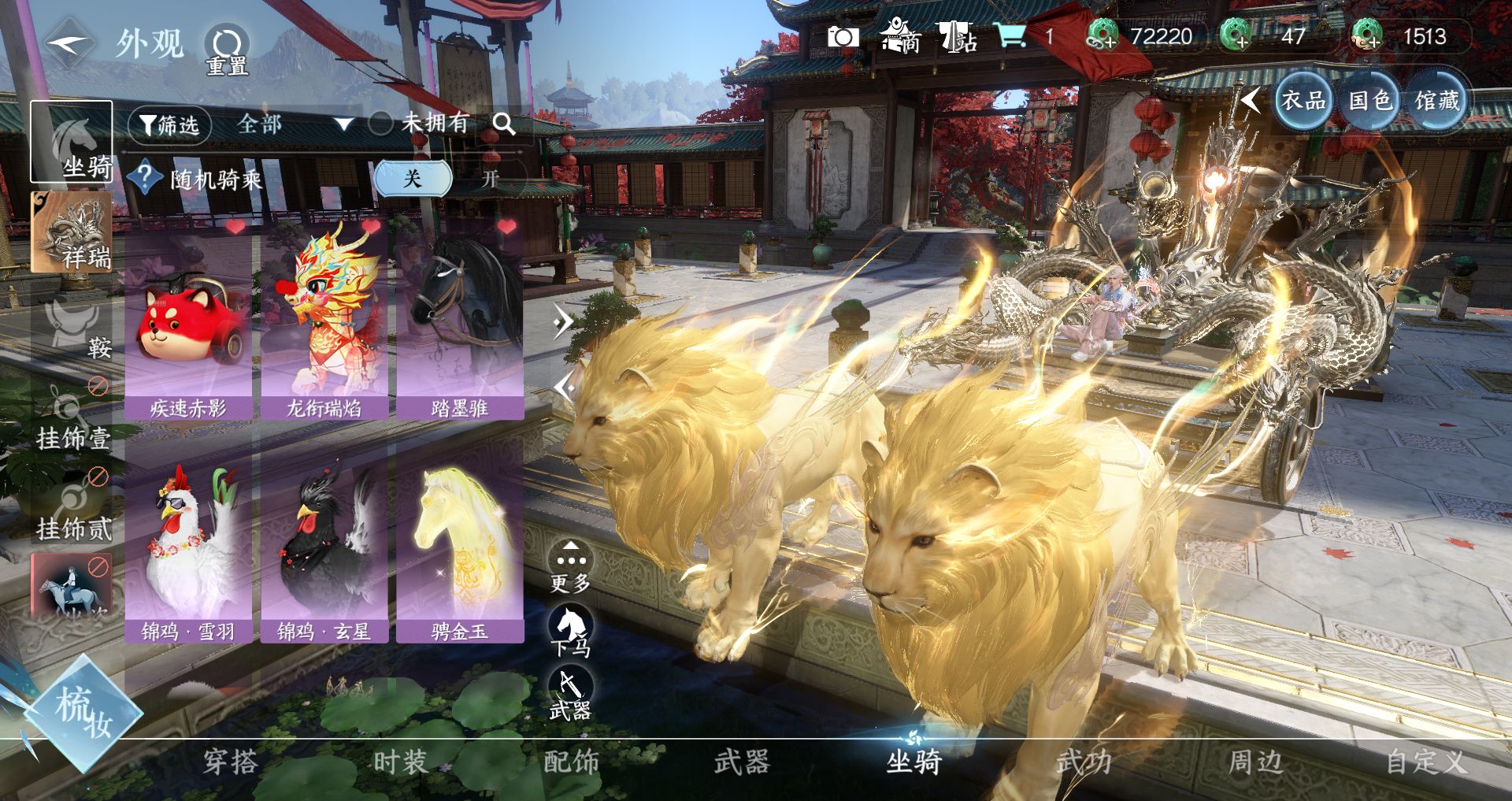
Task: Open the 祥瑞 side category
Action: tap(72, 234)
